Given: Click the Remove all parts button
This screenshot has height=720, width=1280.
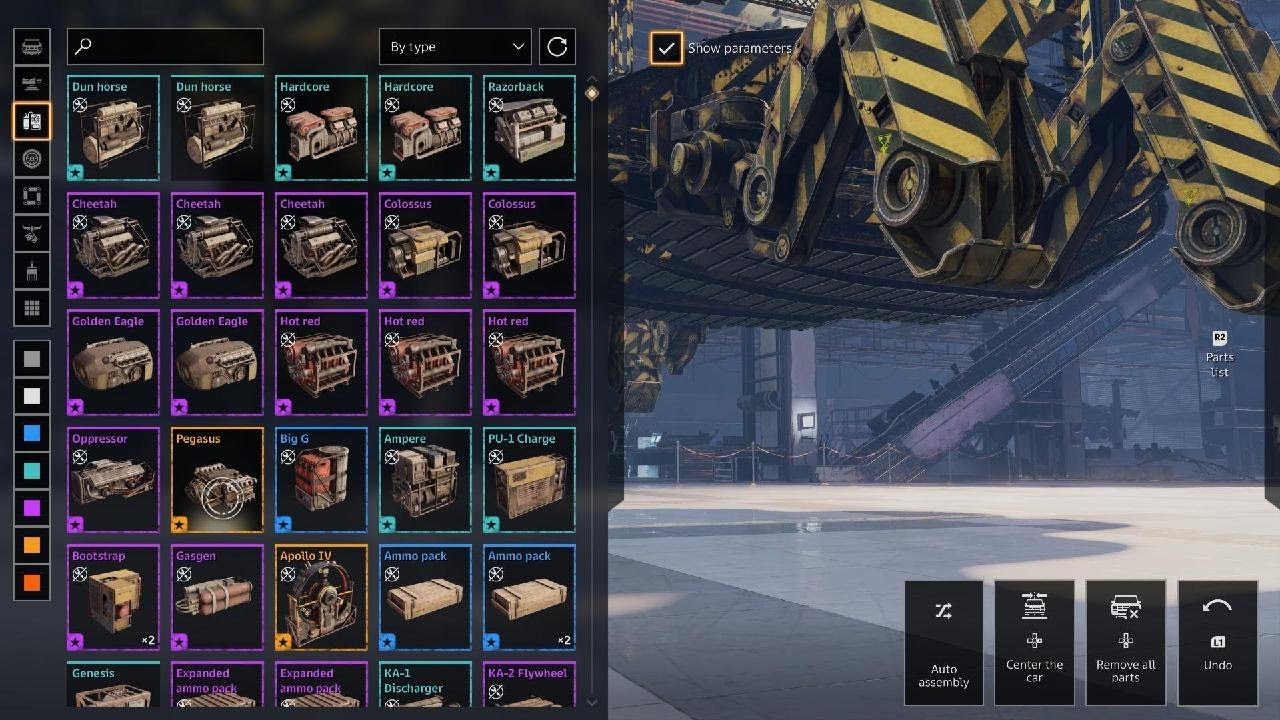Looking at the screenshot, I should pos(1125,642).
